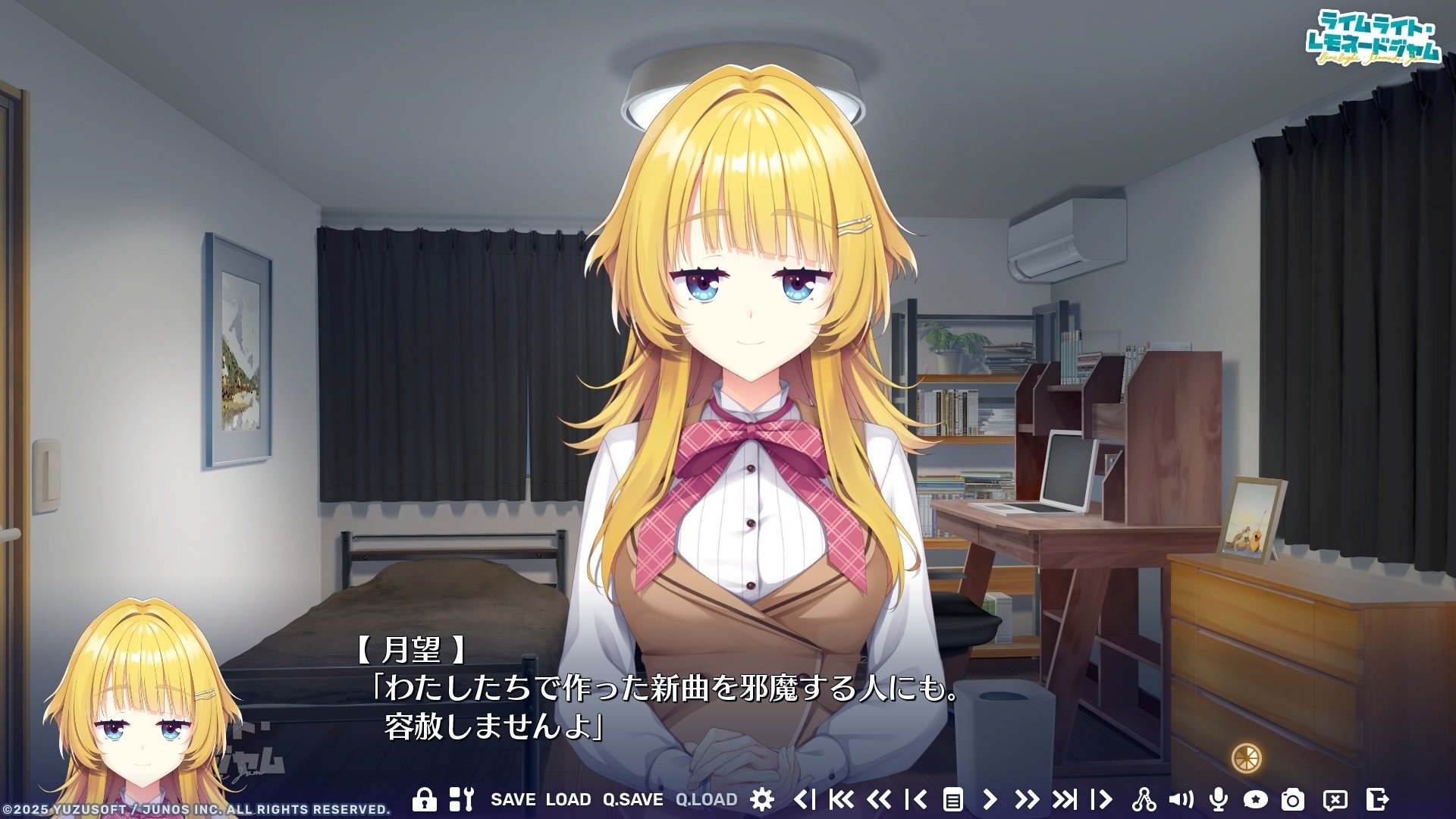
Task: Open the system wrench configuration icon
Action: point(463,798)
